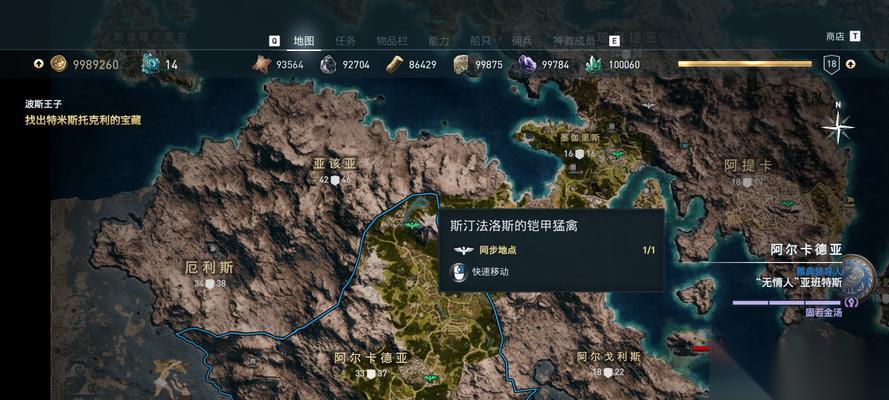Click the tracked quest 波斯王子 objective

coord(83,120)
